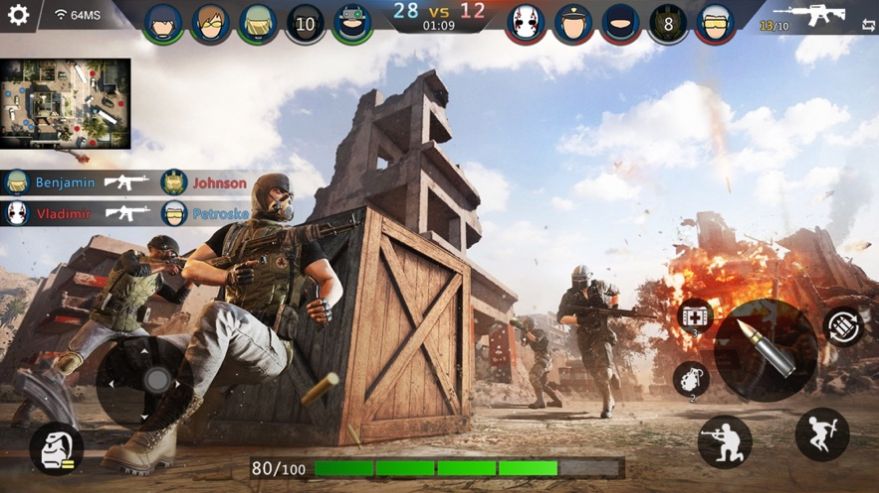879x493 pixels.
Task: Select the orange-haired teammate with glasses
Action: coord(210,24)
